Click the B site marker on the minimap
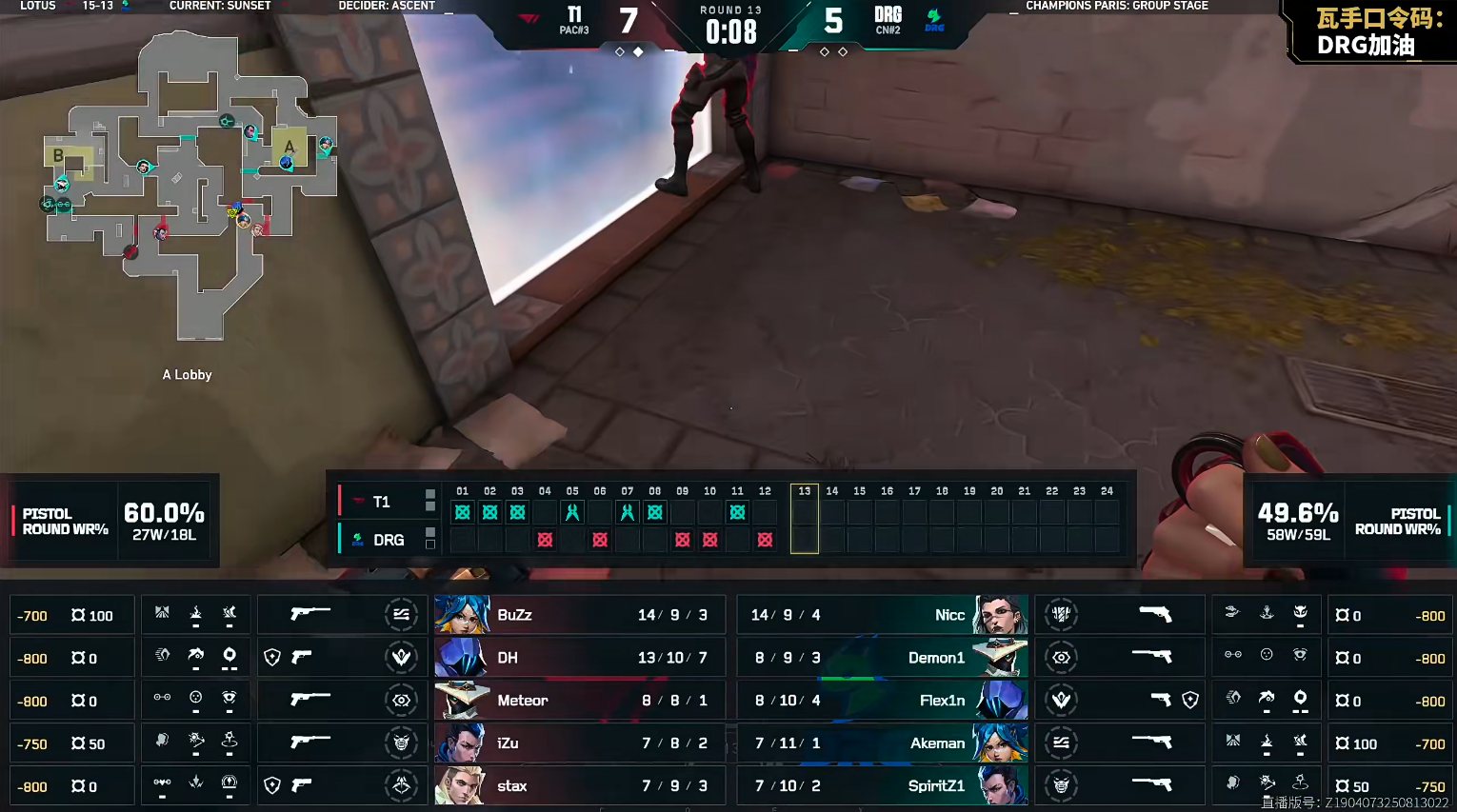Image resolution: width=1457 pixels, height=812 pixels. coord(59,155)
